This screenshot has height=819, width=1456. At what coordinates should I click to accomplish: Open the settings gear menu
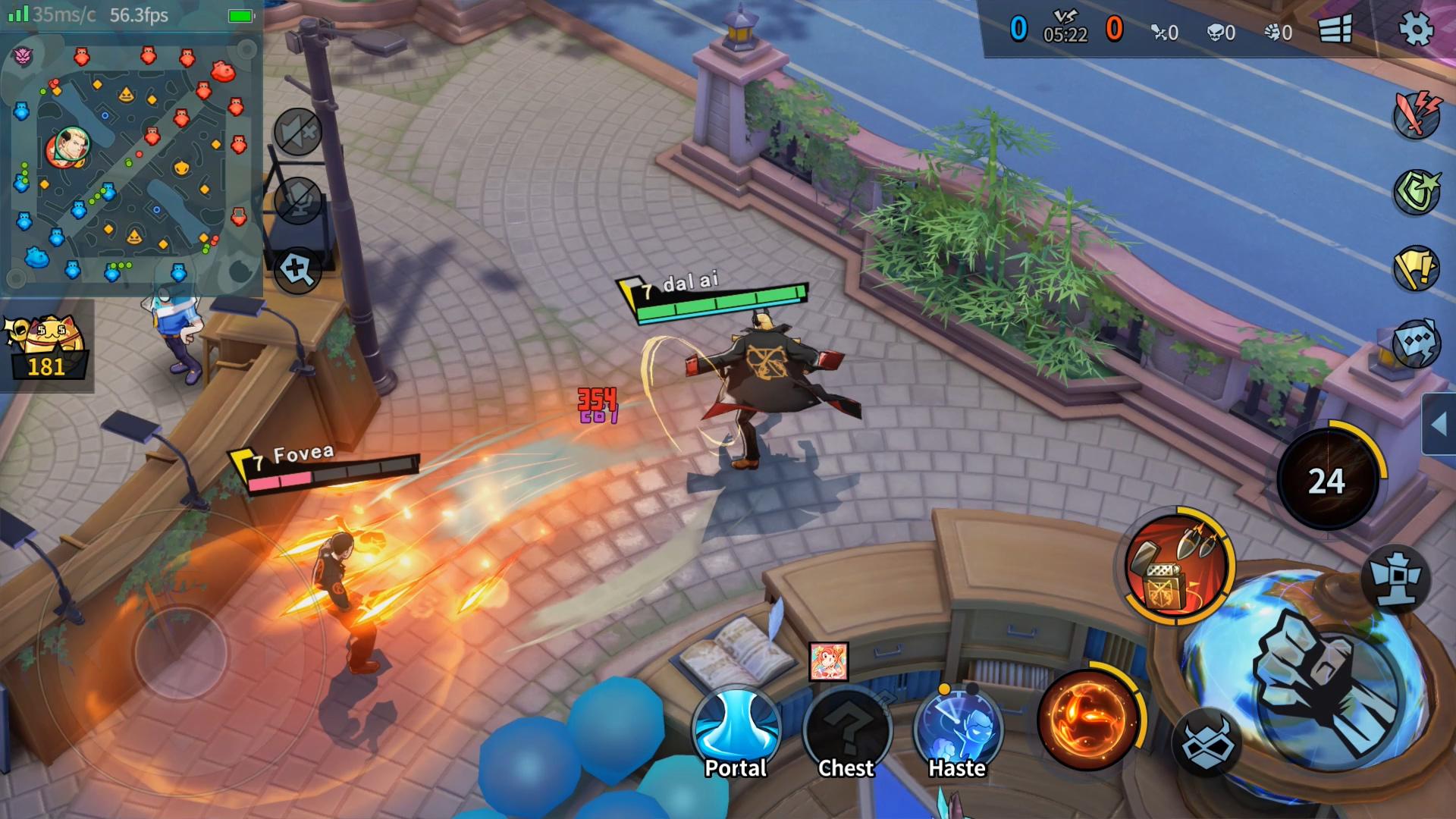tap(1415, 30)
